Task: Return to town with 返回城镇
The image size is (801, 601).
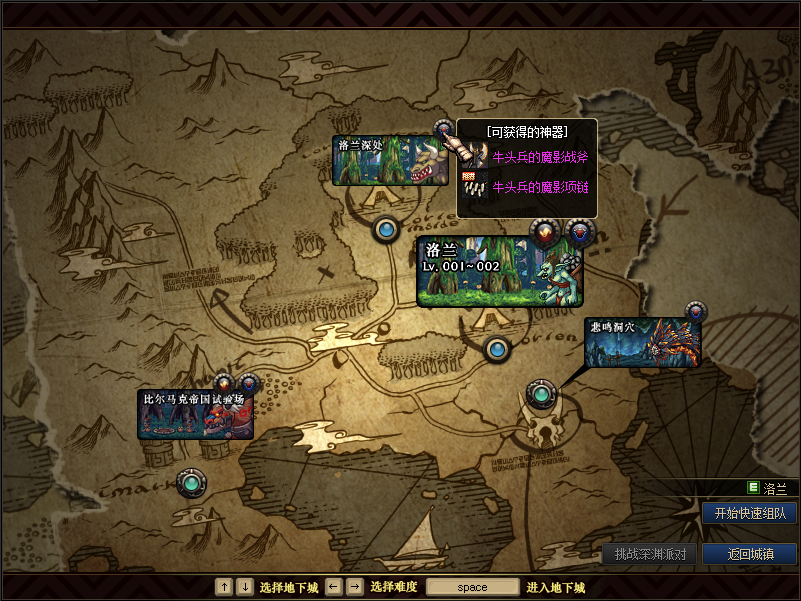Action: coord(749,554)
